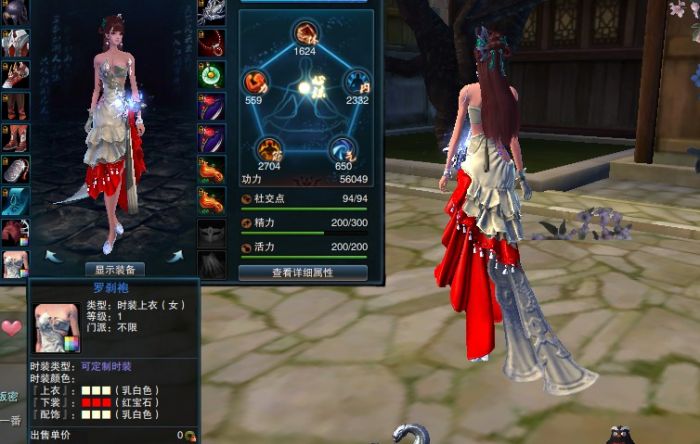Select the green jade pendant slot

pyautogui.click(x=210, y=74)
